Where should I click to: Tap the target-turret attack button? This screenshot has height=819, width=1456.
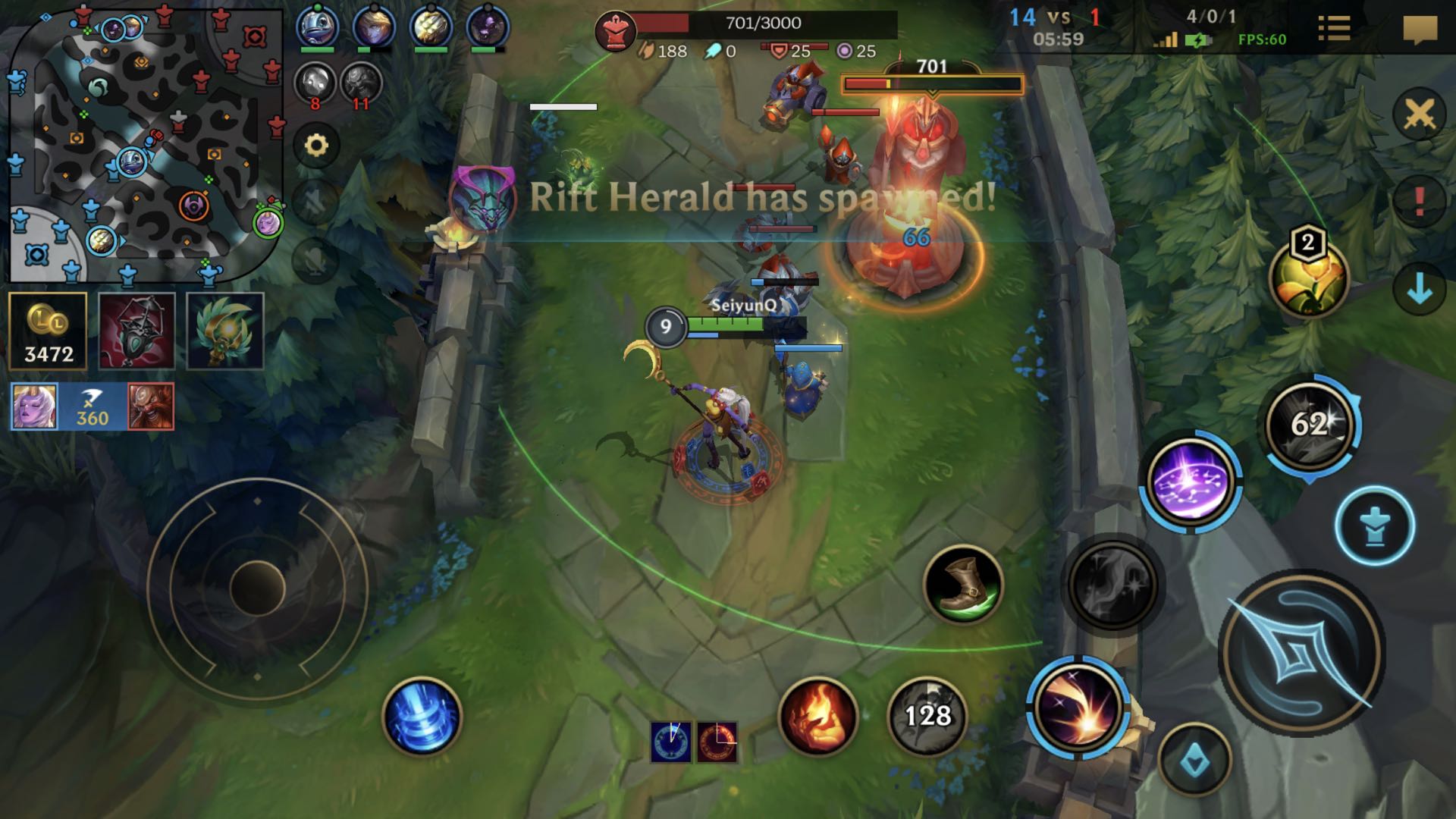click(1375, 526)
